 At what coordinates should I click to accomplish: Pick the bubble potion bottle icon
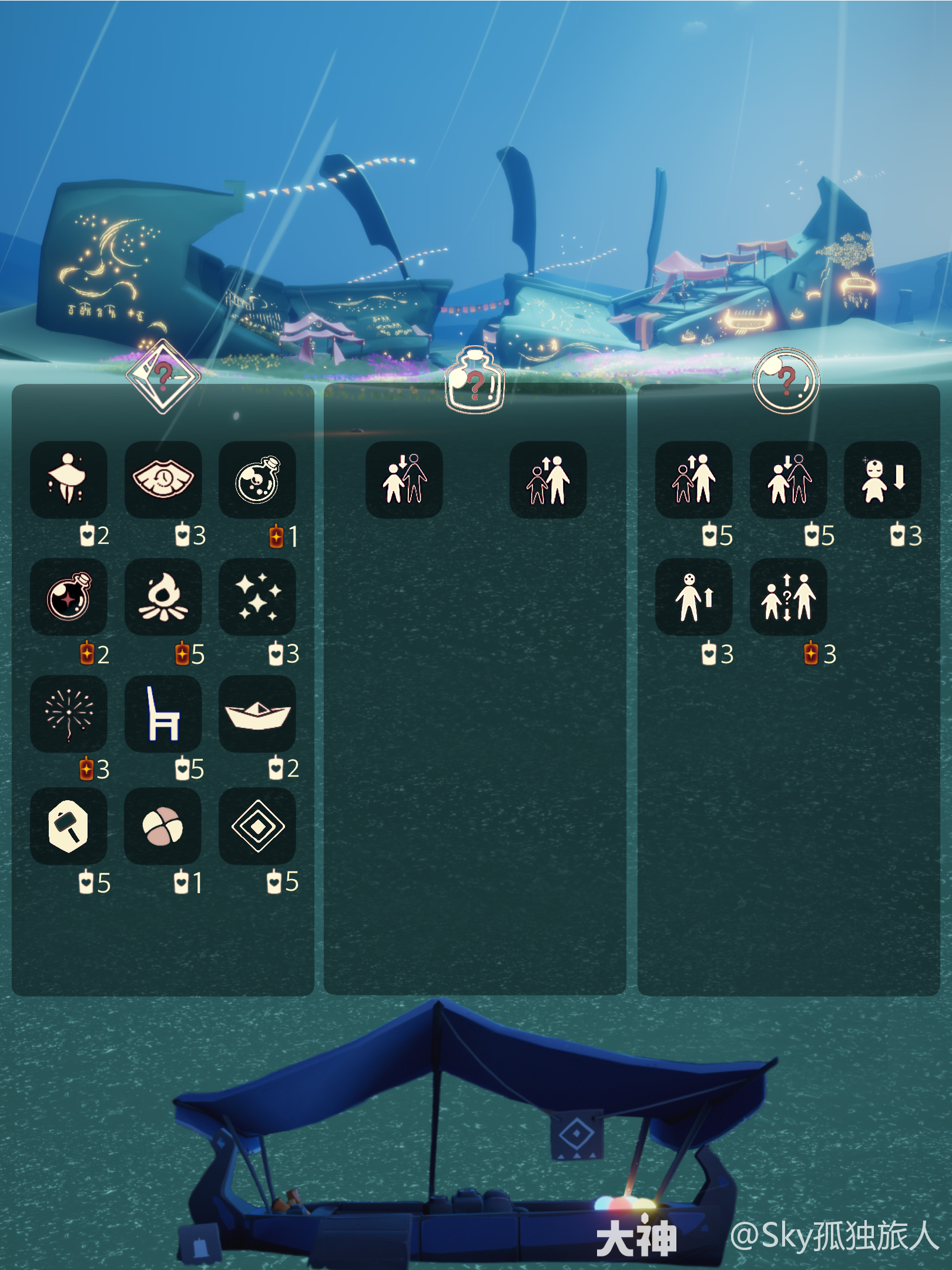(x=257, y=479)
